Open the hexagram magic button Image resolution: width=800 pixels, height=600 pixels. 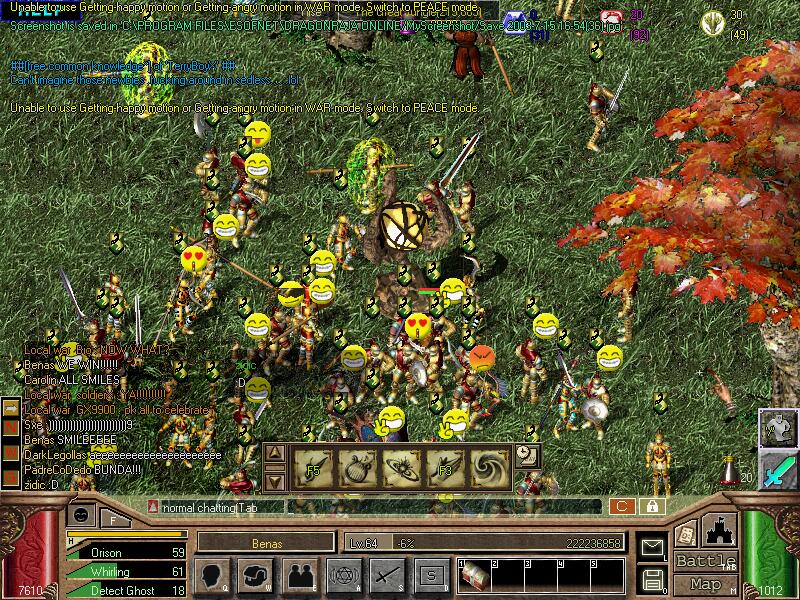(343, 575)
